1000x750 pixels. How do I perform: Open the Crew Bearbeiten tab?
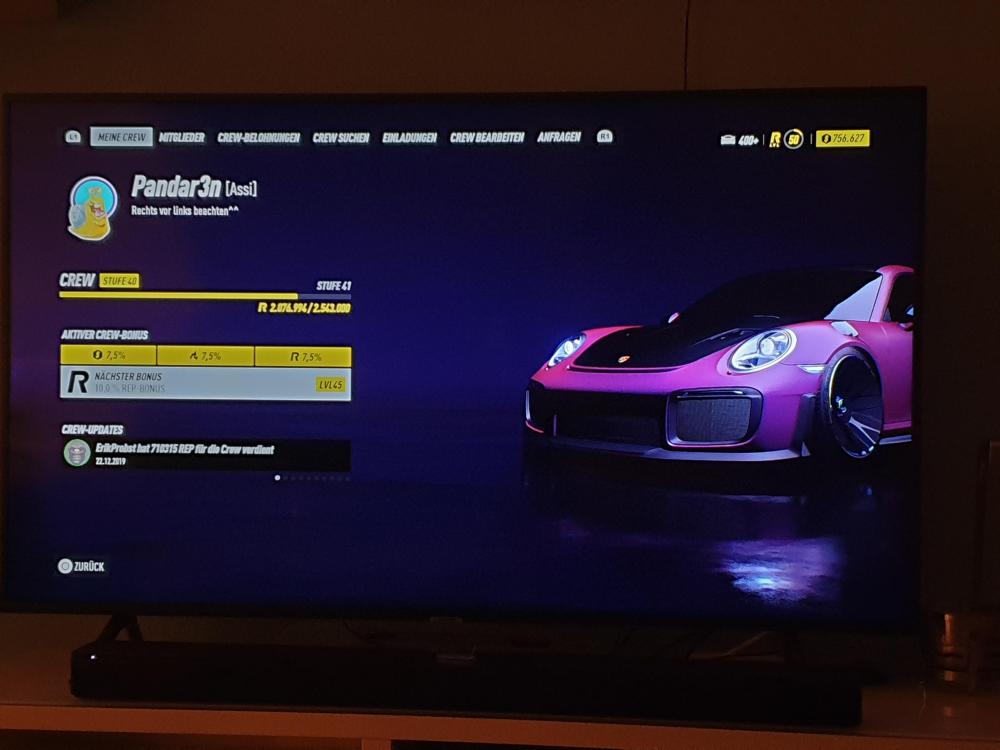487,138
